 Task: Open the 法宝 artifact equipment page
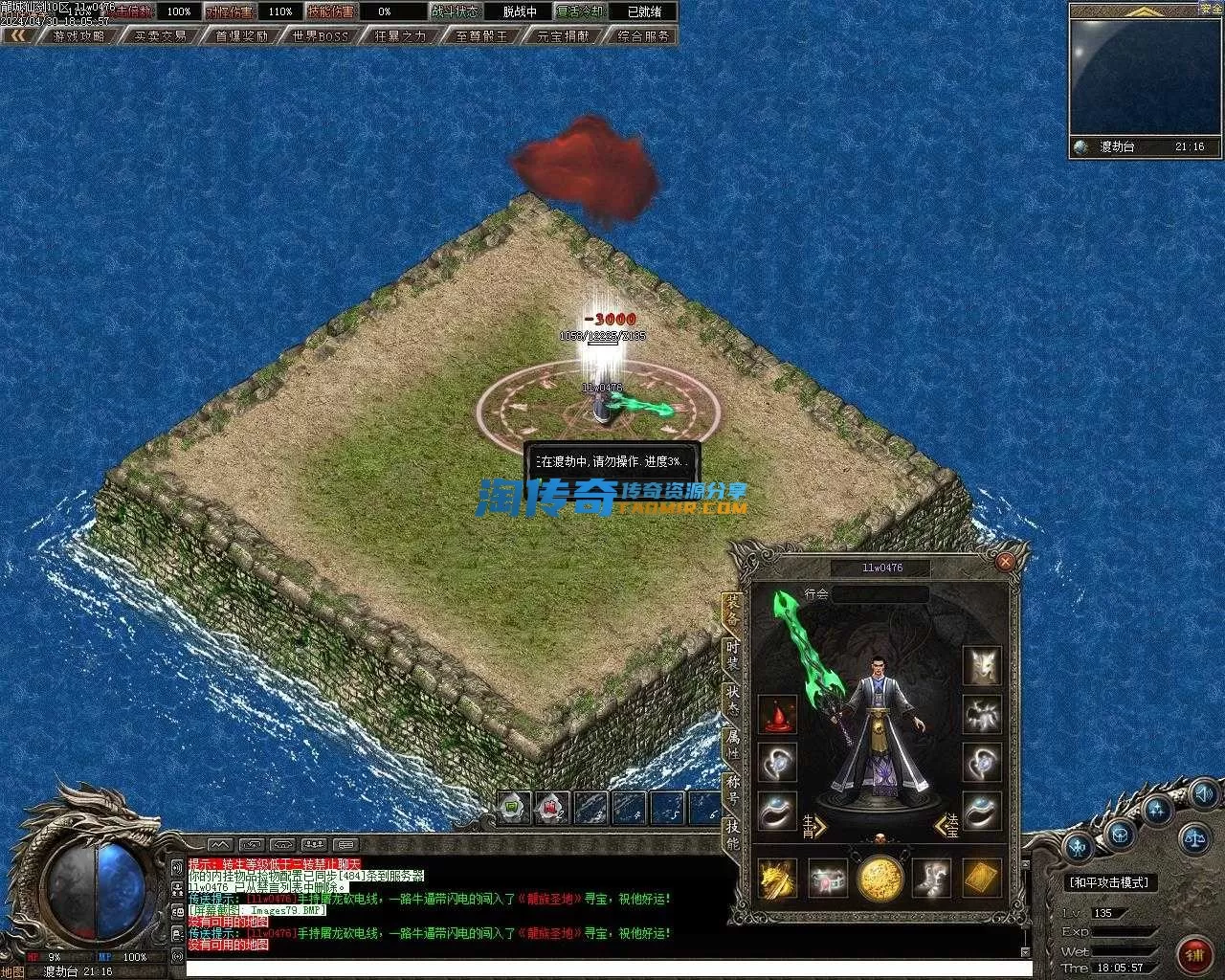(947, 826)
